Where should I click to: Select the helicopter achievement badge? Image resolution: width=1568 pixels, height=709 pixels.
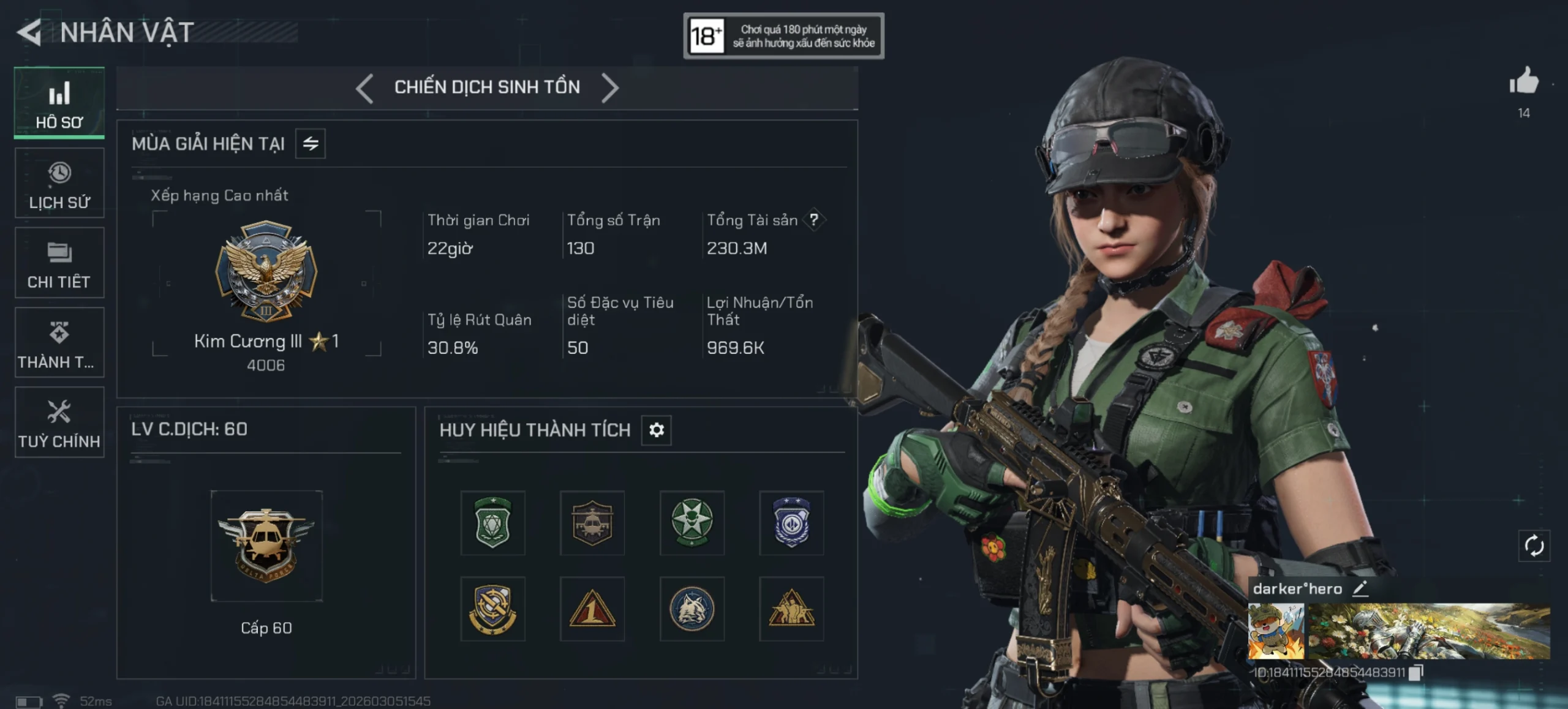pos(592,523)
